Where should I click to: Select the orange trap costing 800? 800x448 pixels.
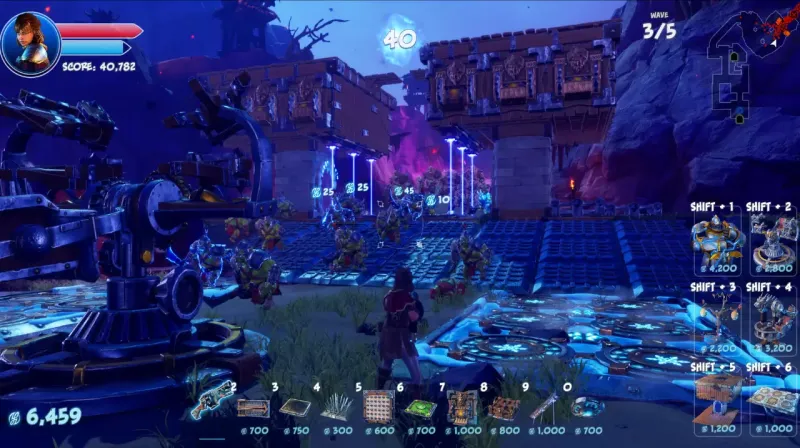(x=503, y=407)
